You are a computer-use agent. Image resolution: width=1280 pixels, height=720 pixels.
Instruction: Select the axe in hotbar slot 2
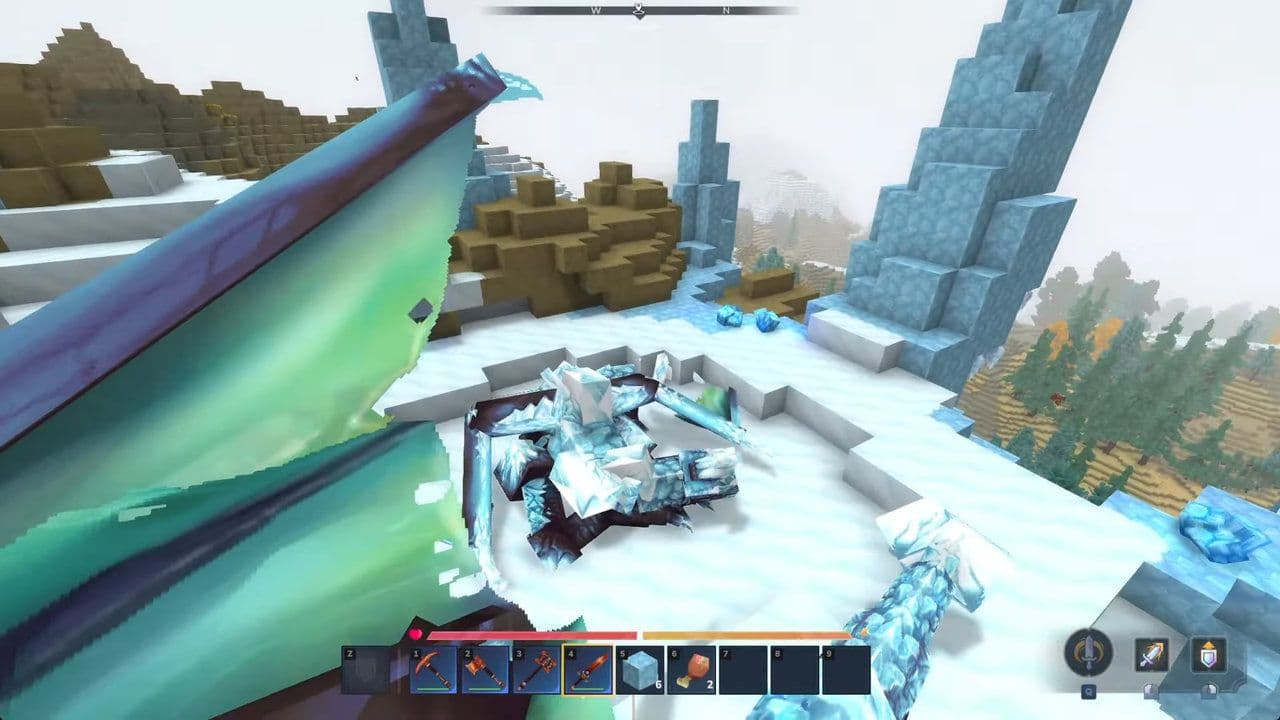click(486, 670)
